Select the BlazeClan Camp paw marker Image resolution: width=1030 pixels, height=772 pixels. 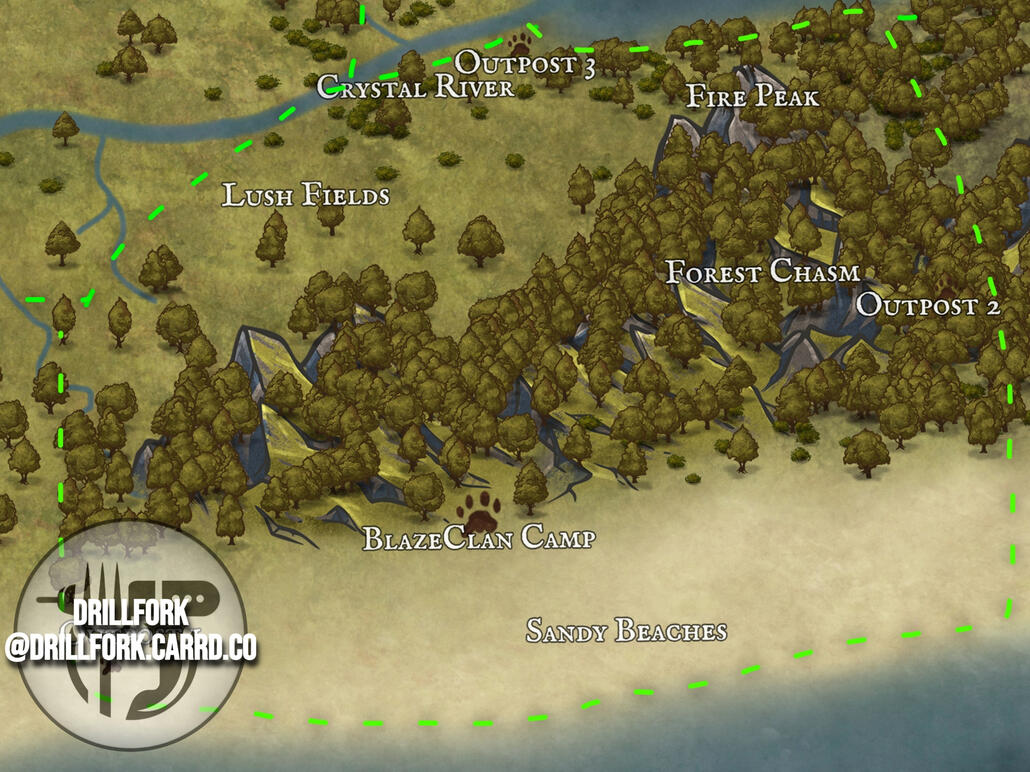[480, 510]
